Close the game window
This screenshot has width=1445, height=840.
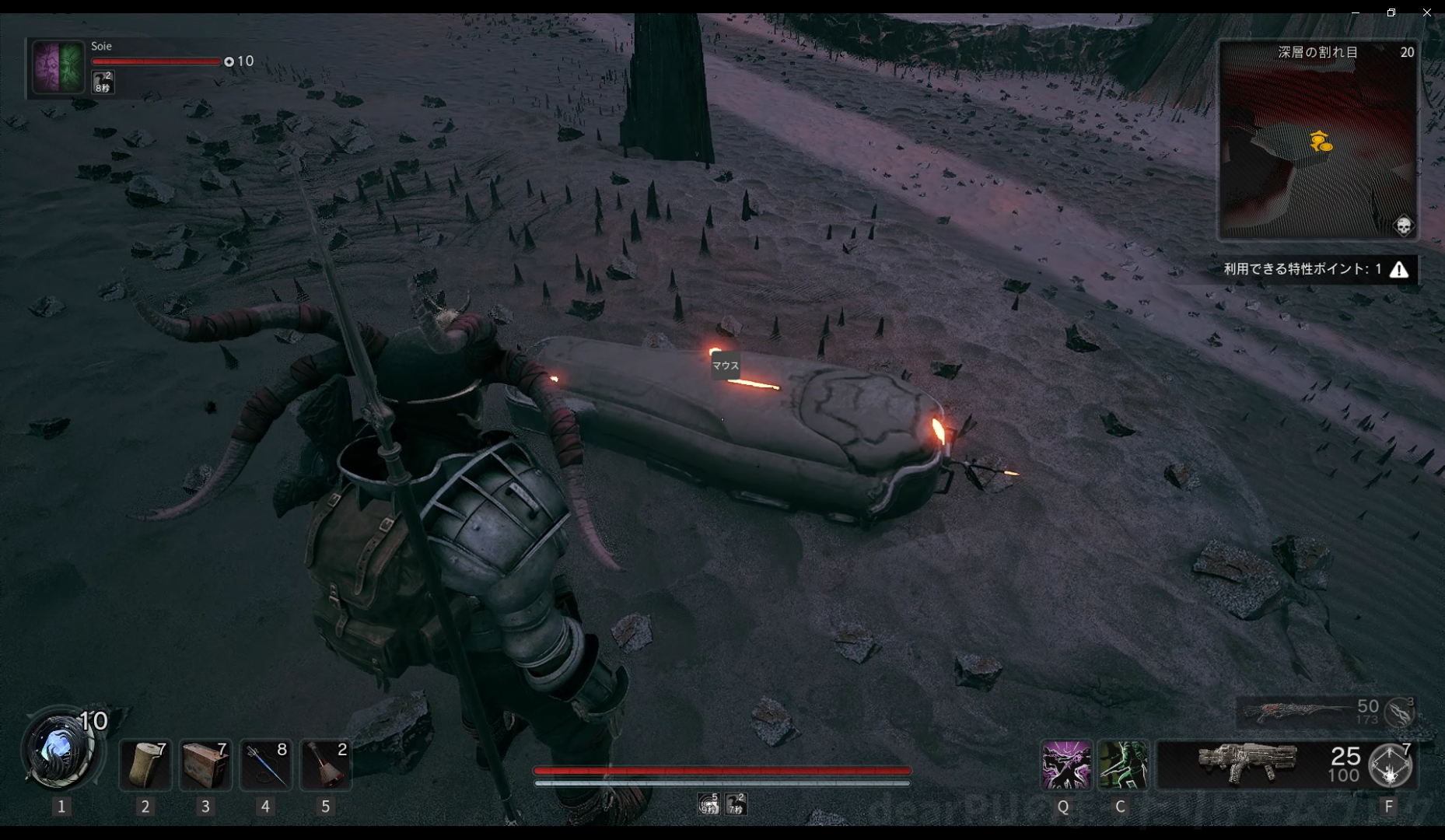[x=1426, y=12]
